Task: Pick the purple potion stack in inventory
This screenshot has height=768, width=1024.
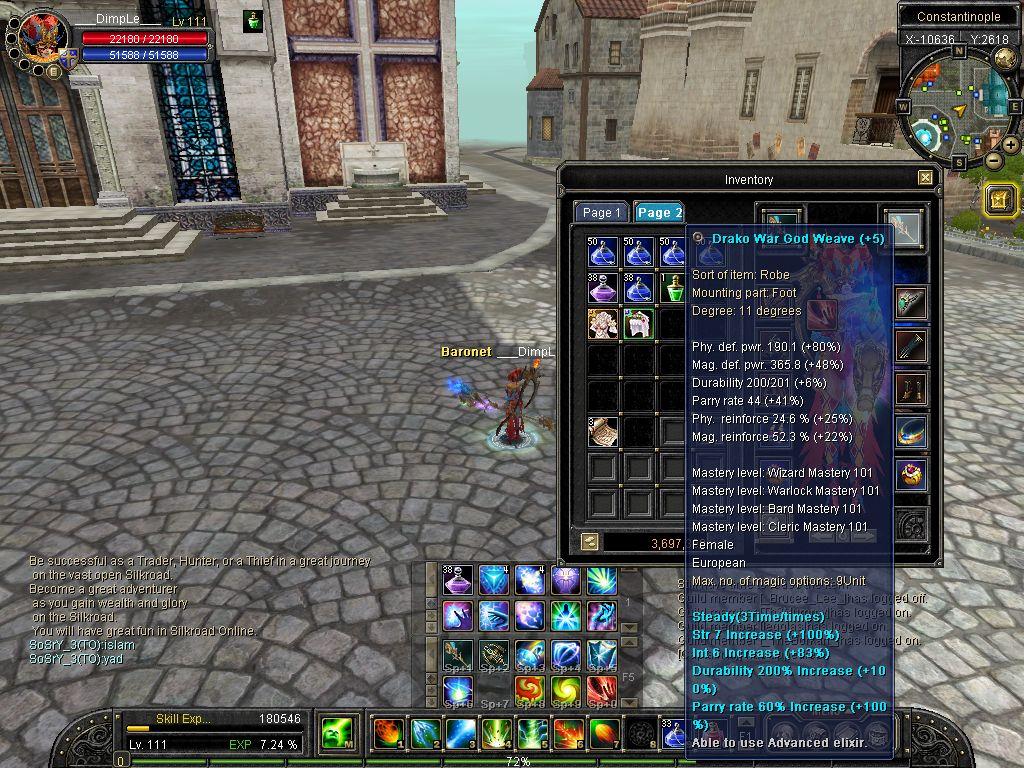Action: [x=603, y=289]
